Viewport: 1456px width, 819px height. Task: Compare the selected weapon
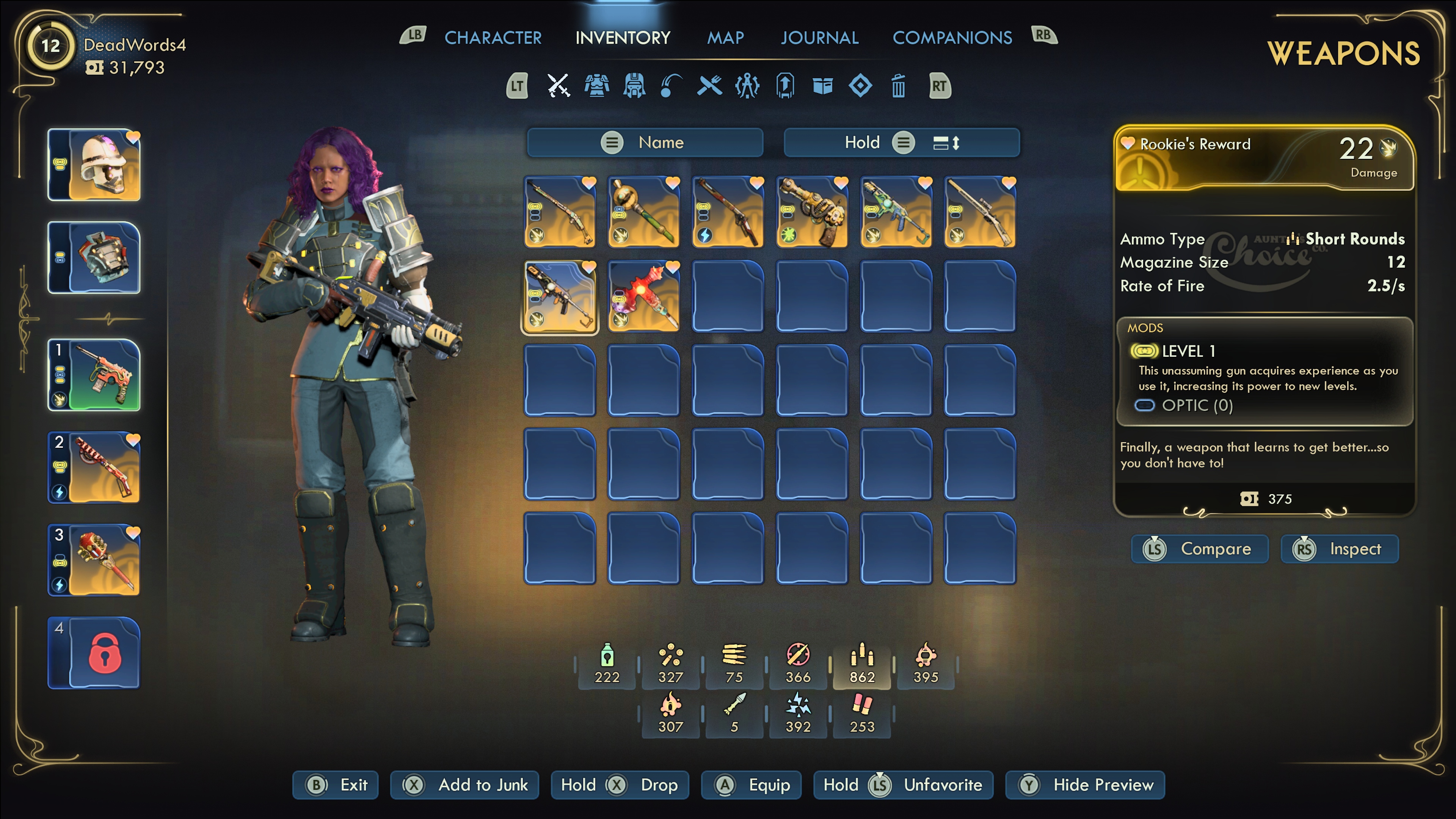[1199, 549]
